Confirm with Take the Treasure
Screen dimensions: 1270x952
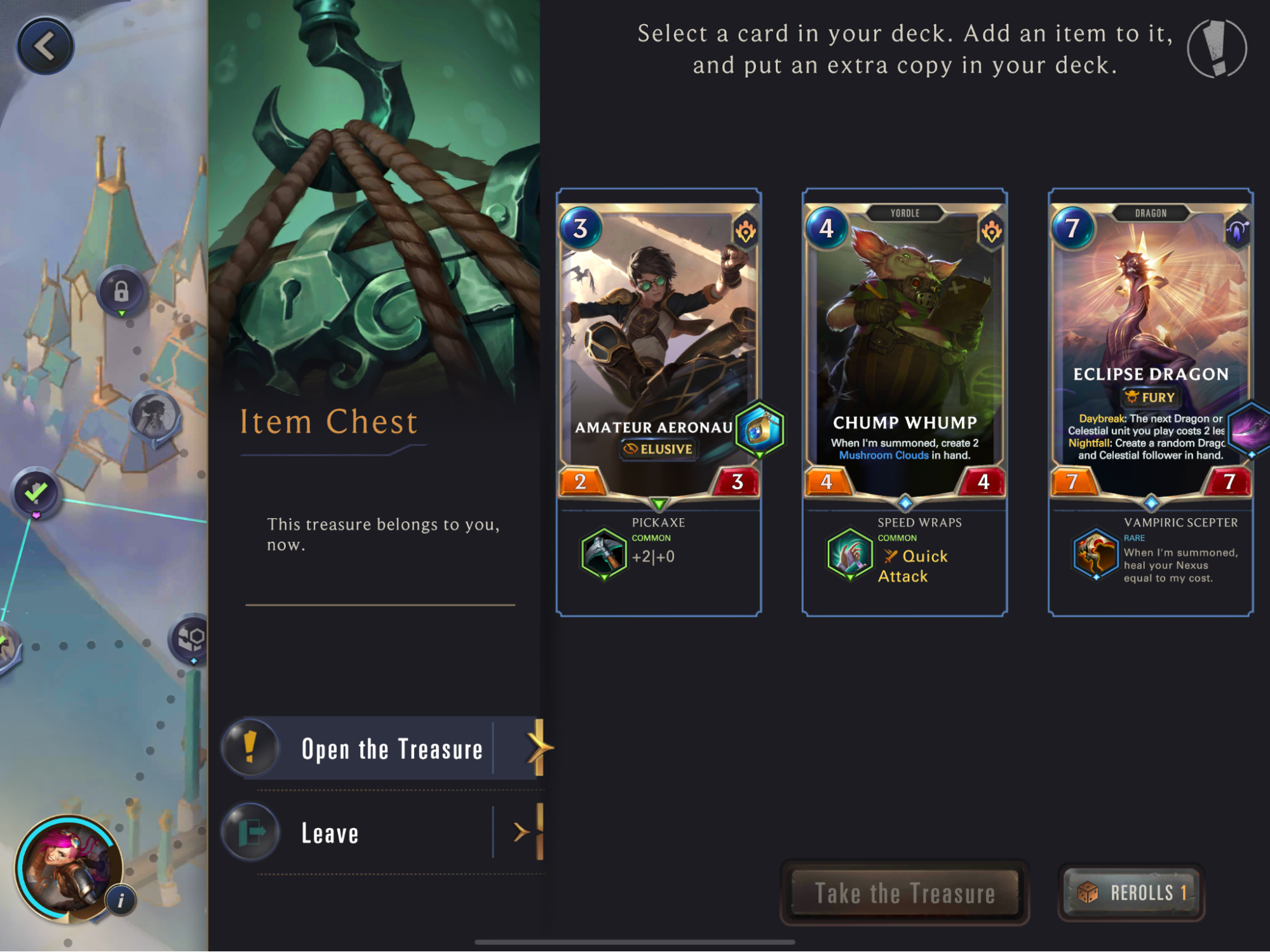click(x=904, y=893)
